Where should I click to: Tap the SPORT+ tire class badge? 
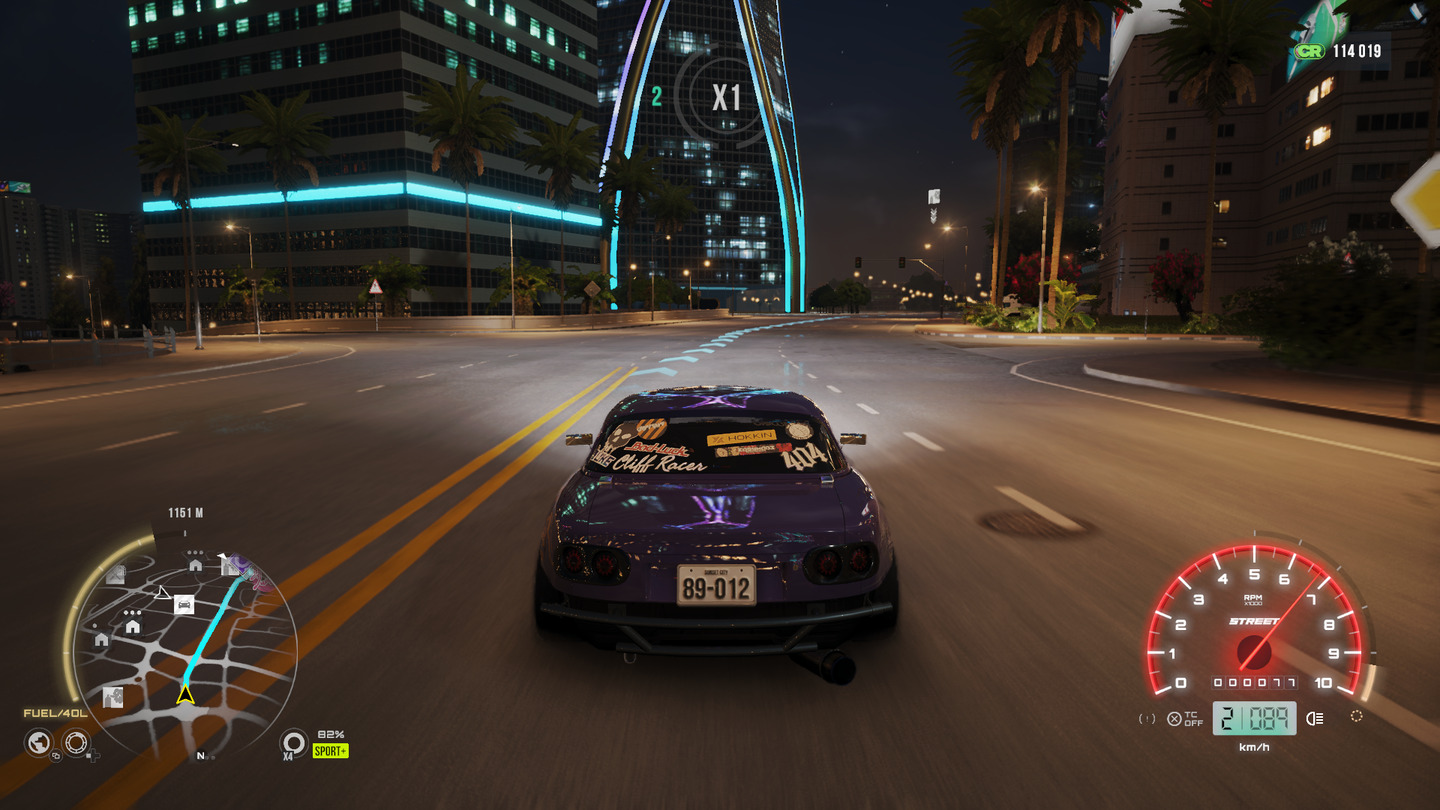click(x=330, y=750)
